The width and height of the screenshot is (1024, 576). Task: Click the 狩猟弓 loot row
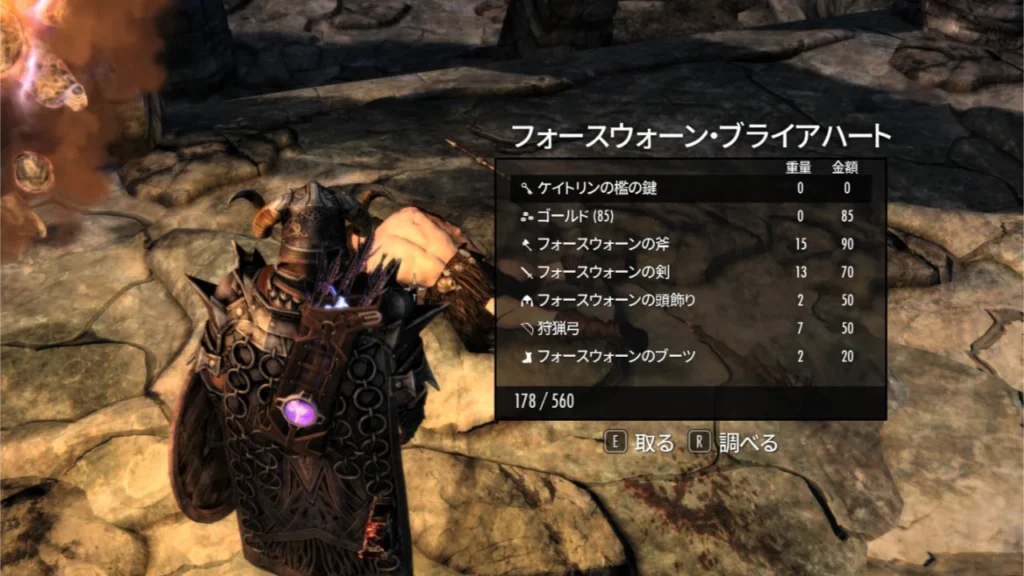[559, 327]
